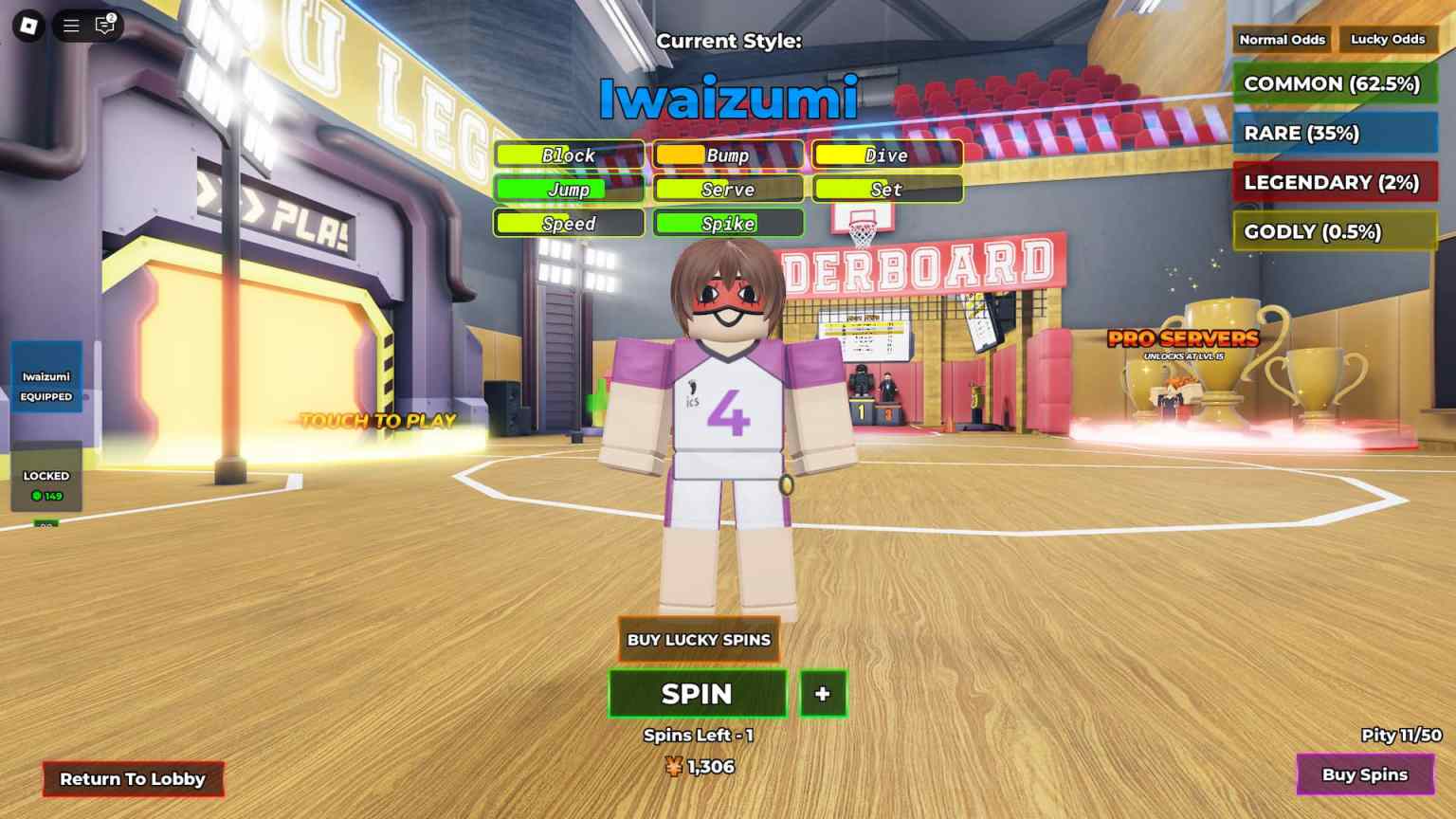Screen dimensions: 1456x819
Task: Open chat notifications showing 2 unread
Action: [x=104, y=26]
